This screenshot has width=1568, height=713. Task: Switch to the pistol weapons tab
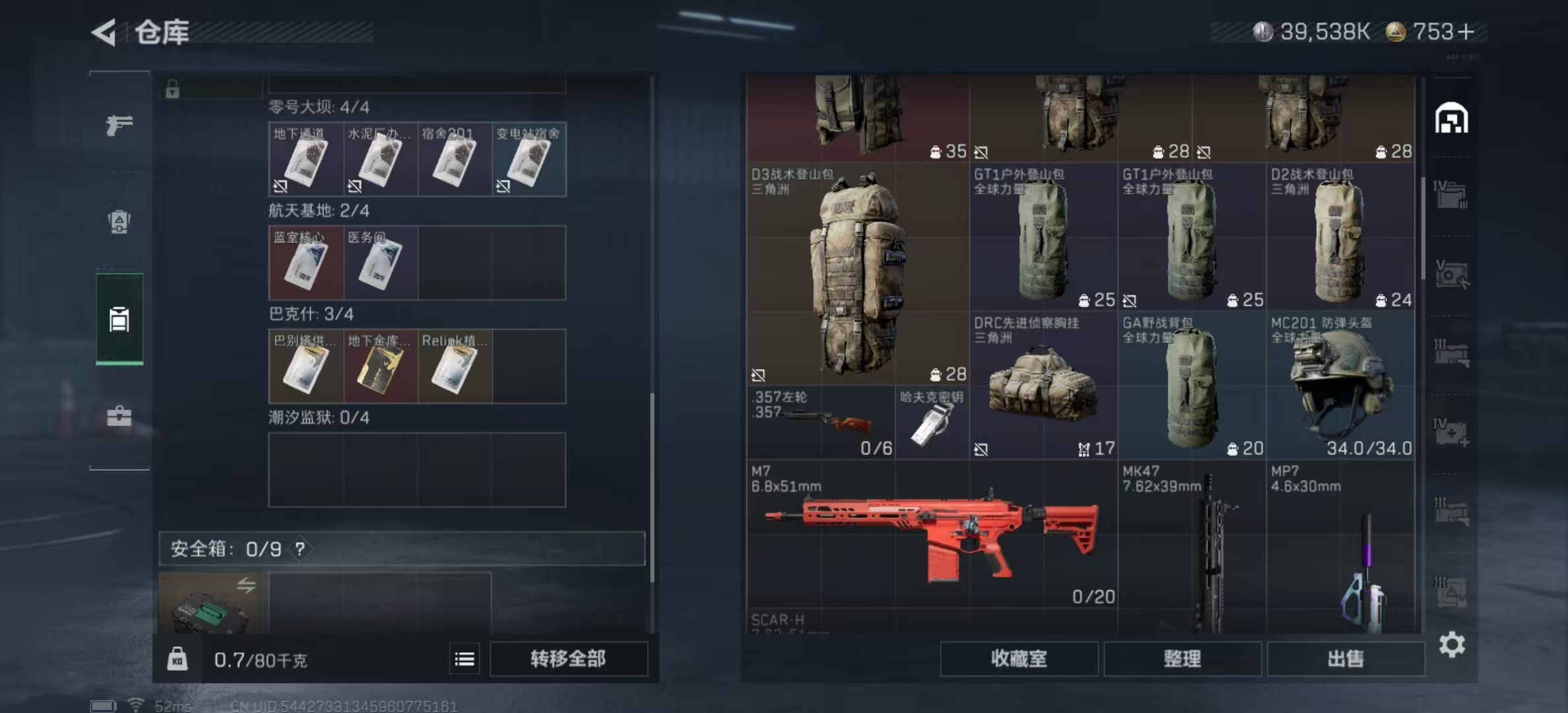[x=119, y=125]
